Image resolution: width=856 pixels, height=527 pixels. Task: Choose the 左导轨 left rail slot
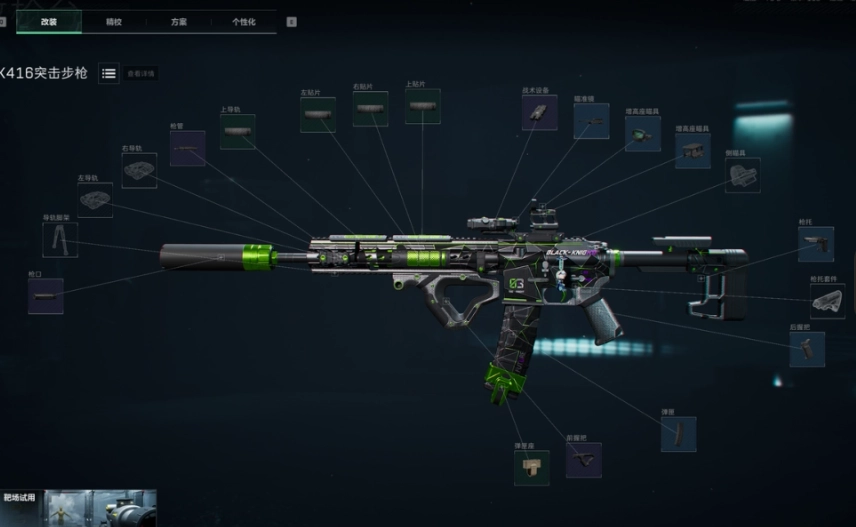pos(95,200)
